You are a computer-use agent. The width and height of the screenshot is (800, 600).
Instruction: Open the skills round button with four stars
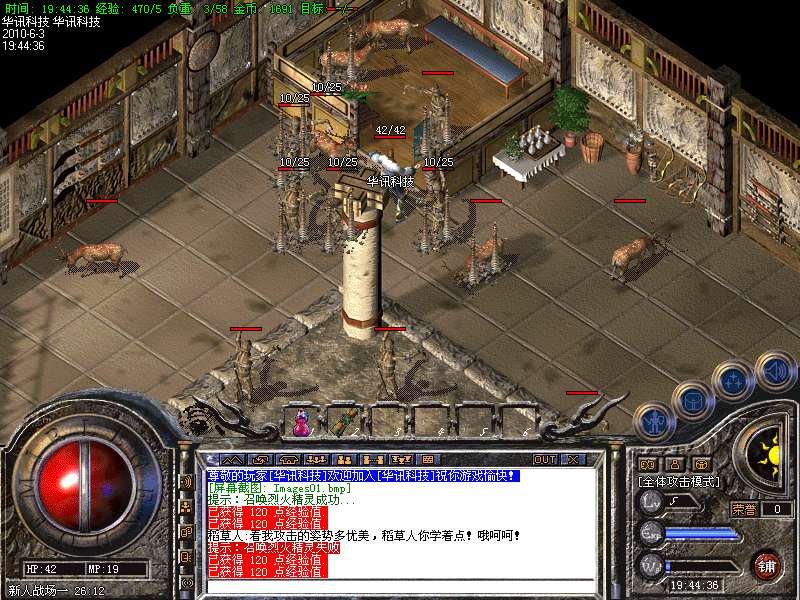[733, 380]
